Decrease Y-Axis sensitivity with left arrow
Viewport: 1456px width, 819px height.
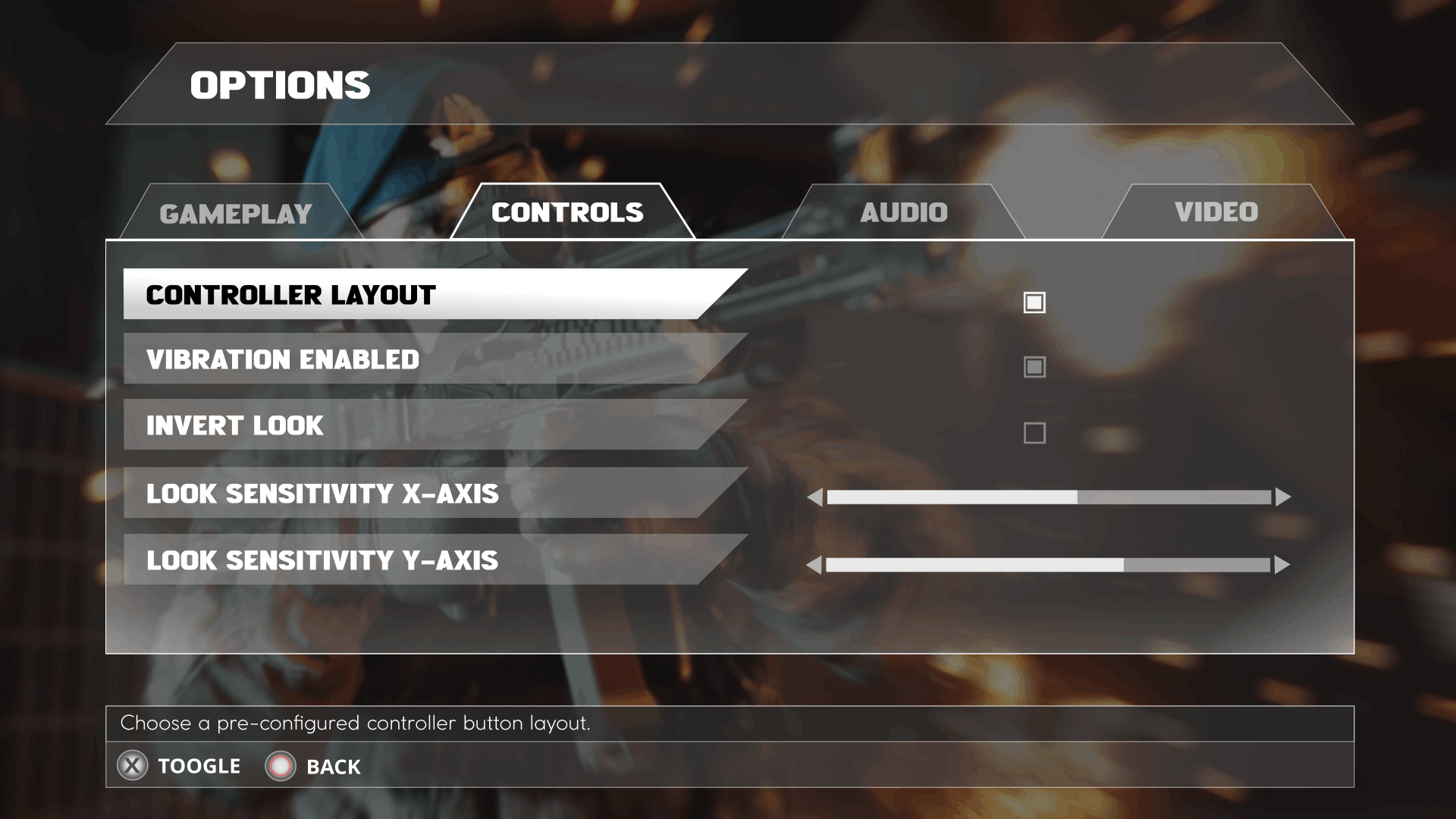[x=814, y=565]
